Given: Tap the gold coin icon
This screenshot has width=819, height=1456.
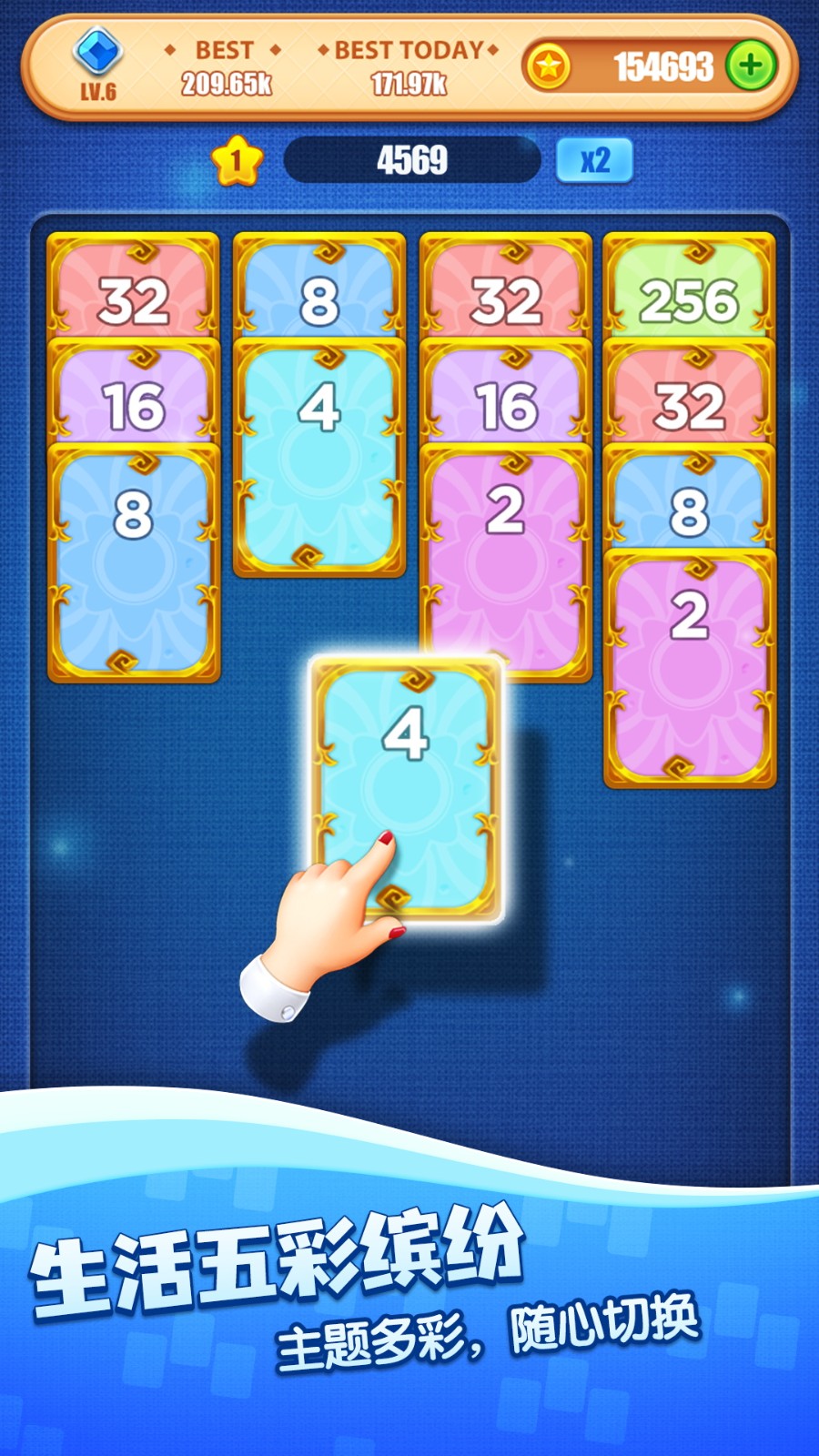Looking at the screenshot, I should (x=548, y=66).
